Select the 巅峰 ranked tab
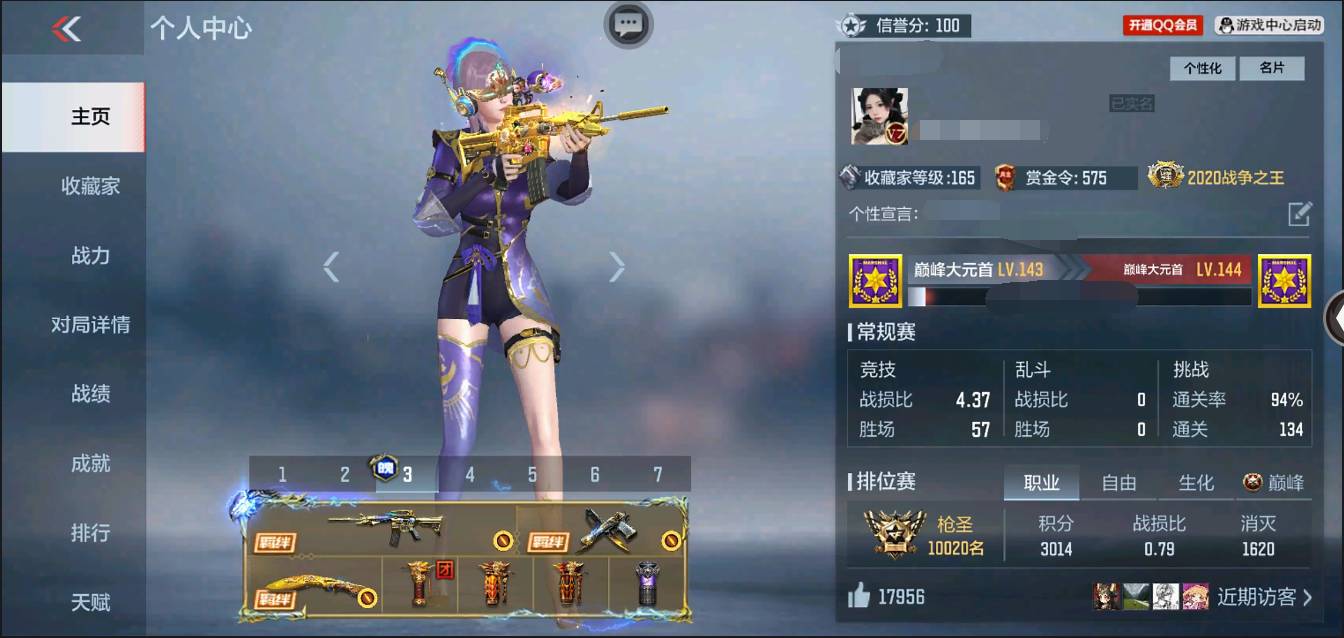Image resolution: width=1344 pixels, height=638 pixels. click(x=1274, y=483)
